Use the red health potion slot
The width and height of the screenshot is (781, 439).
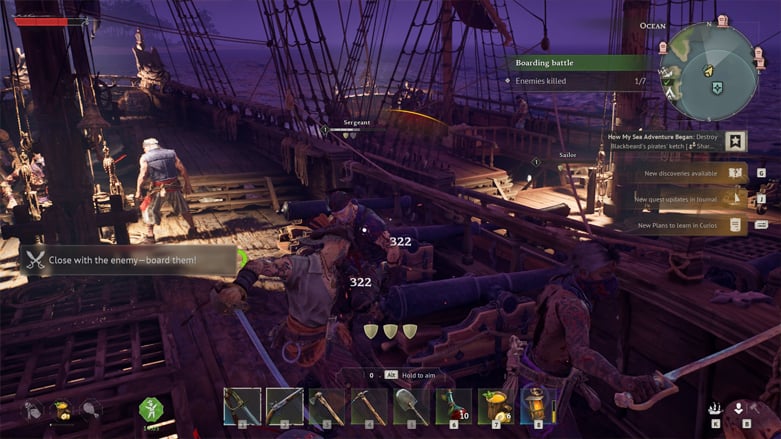[454, 406]
